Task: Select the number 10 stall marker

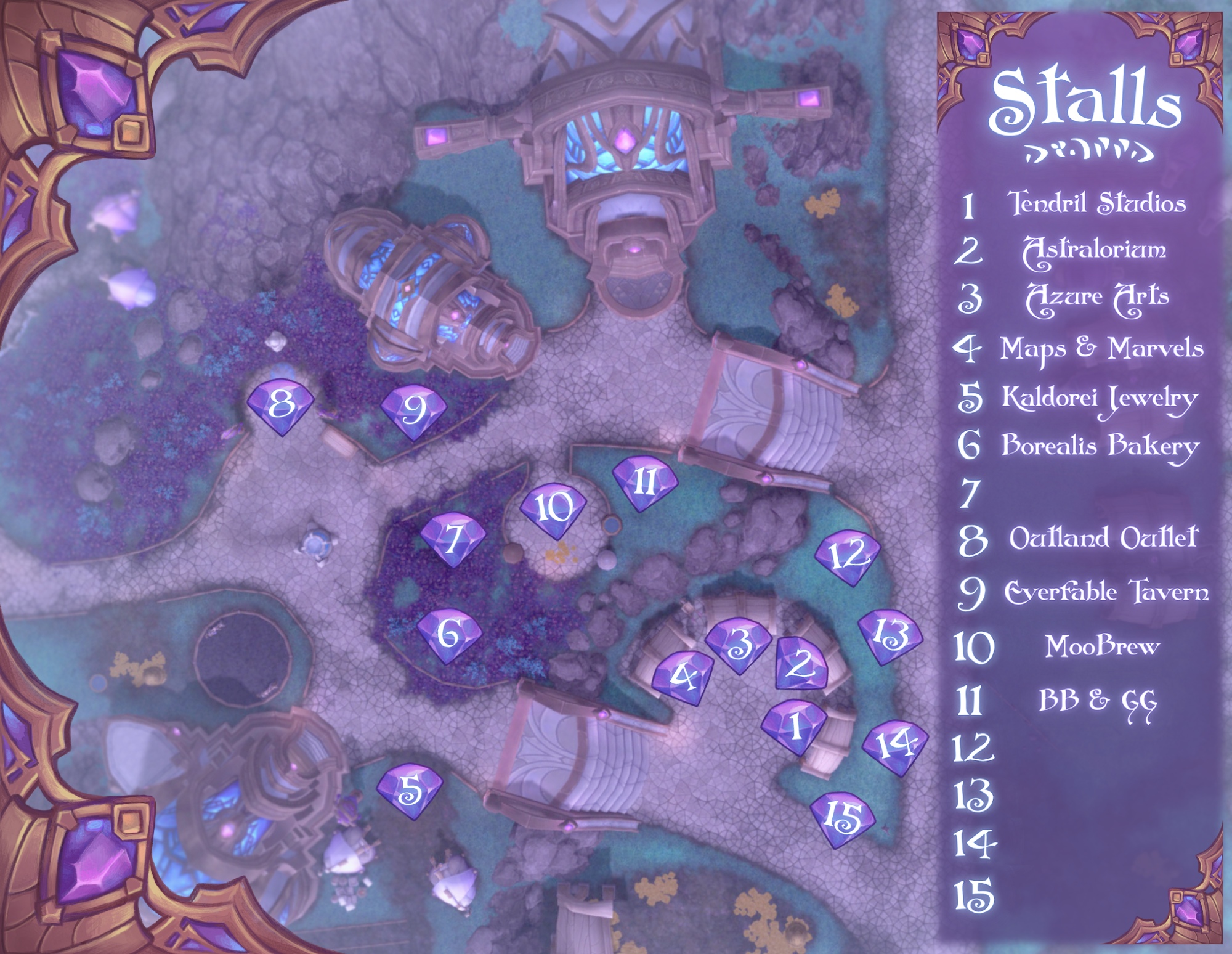Action: (553, 510)
